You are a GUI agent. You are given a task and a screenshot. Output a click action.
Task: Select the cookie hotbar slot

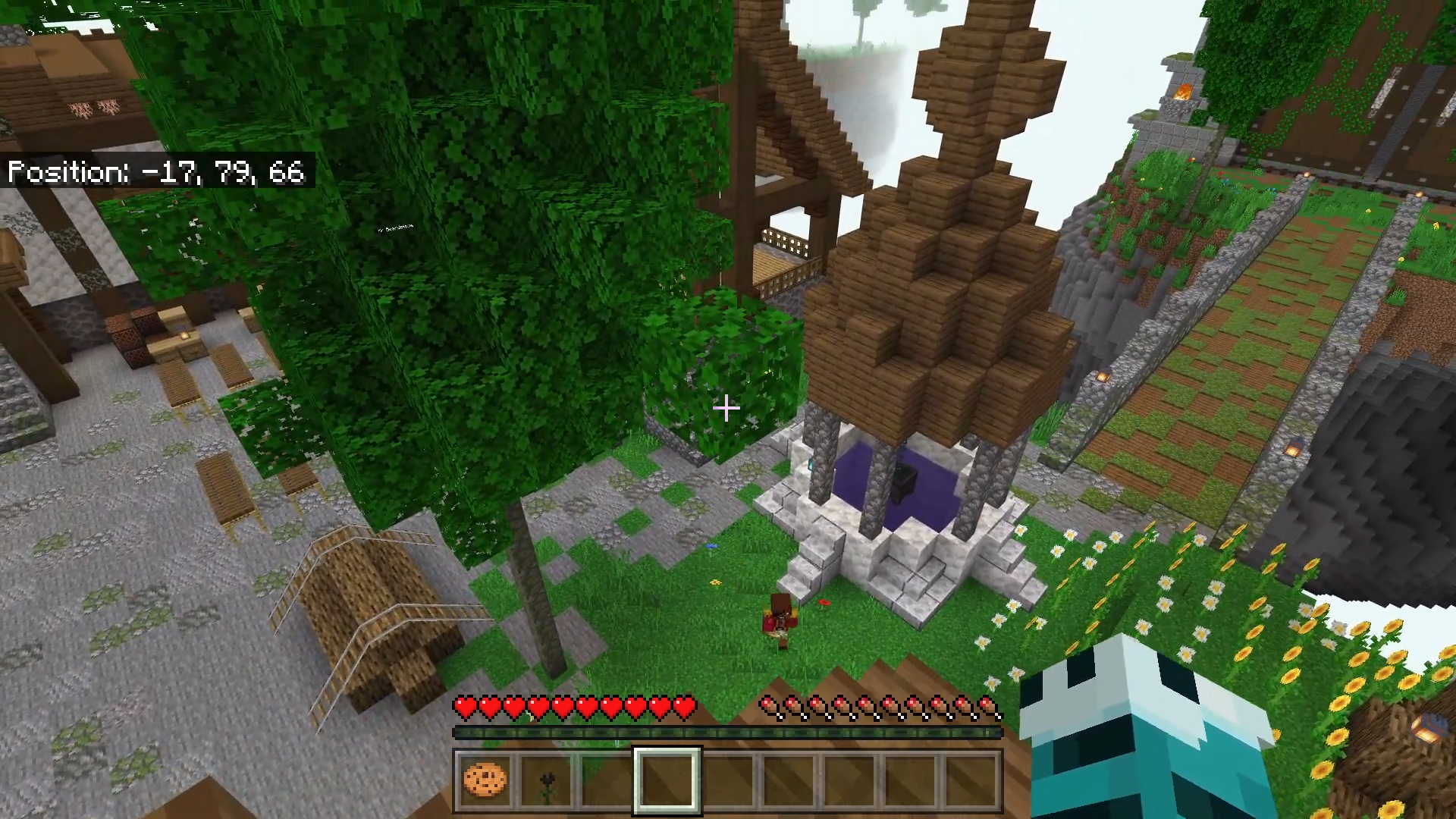coord(485,780)
